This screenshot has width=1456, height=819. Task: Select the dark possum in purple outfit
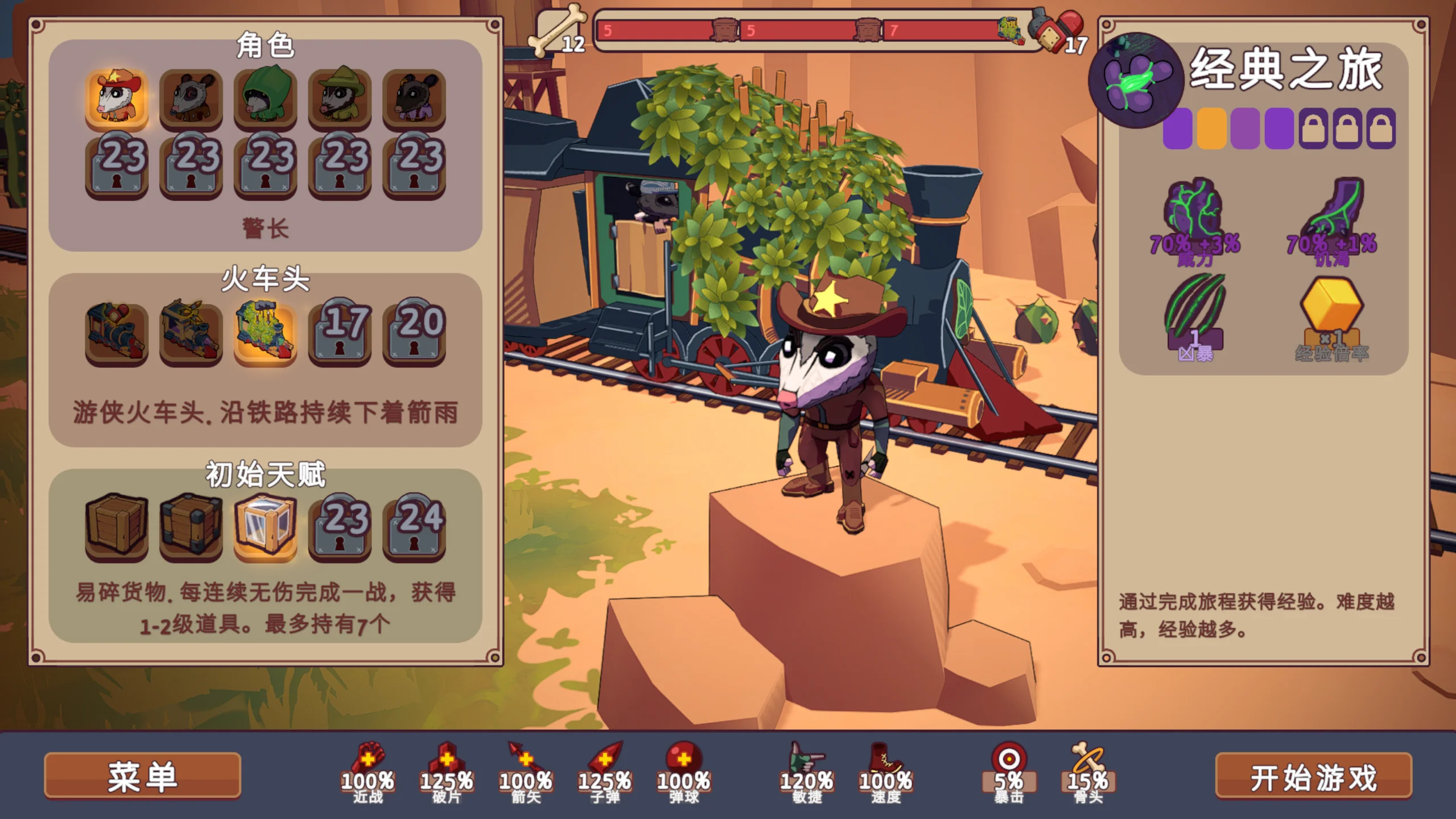[414, 98]
